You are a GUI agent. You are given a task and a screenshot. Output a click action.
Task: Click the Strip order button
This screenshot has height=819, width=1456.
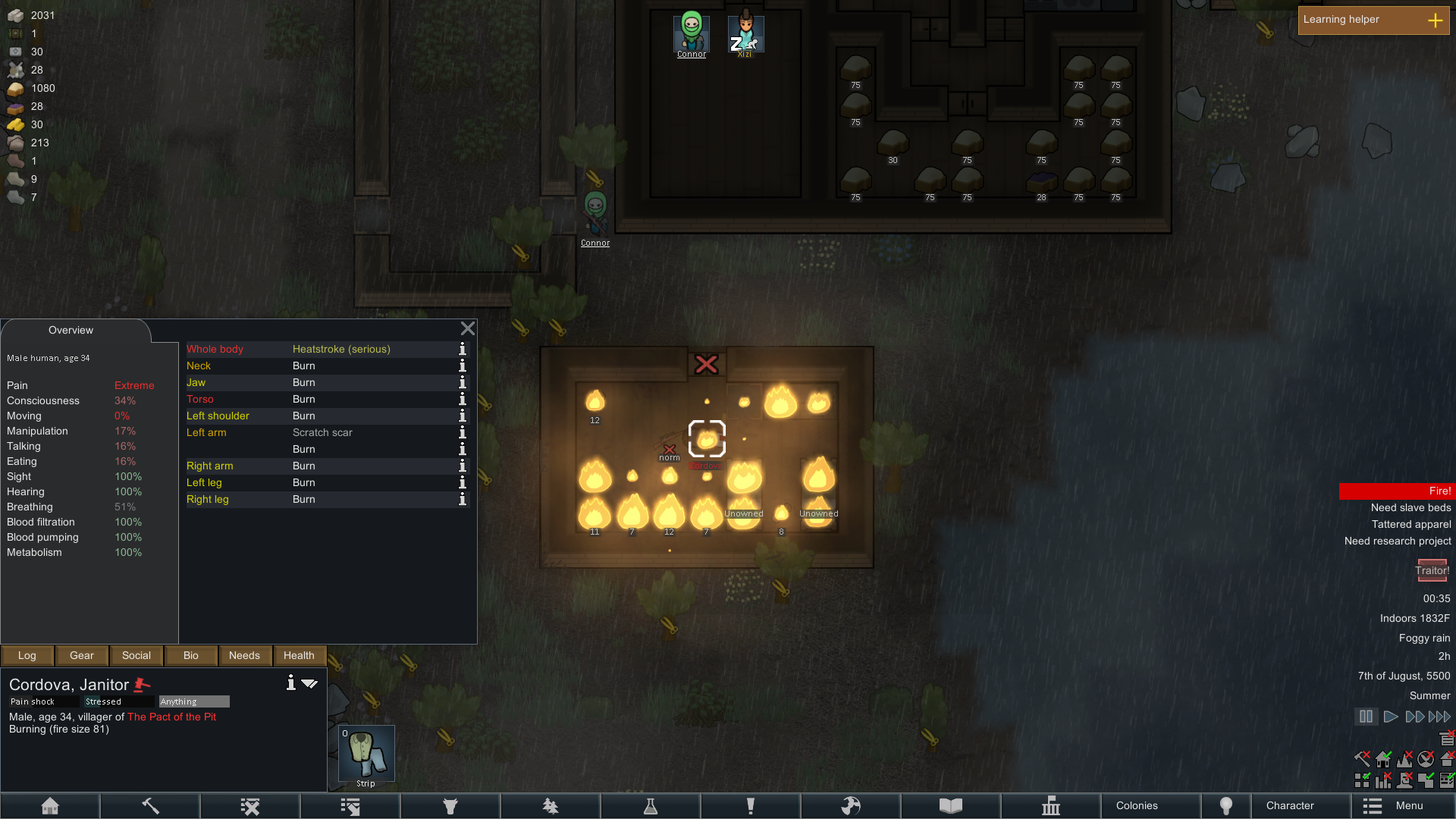point(366,755)
